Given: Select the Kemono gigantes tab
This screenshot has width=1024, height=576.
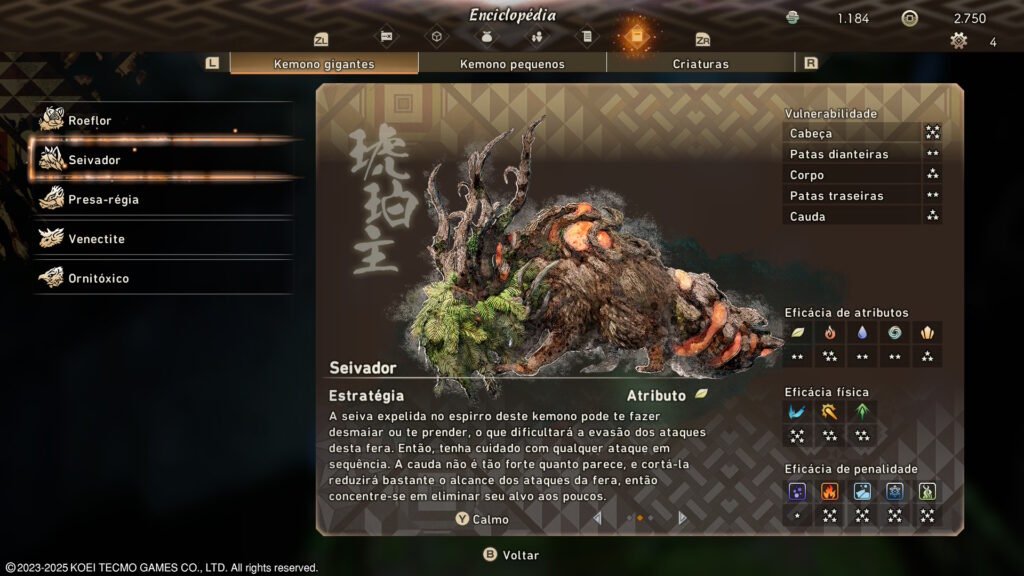Looking at the screenshot, I should (x=324, y=64).
